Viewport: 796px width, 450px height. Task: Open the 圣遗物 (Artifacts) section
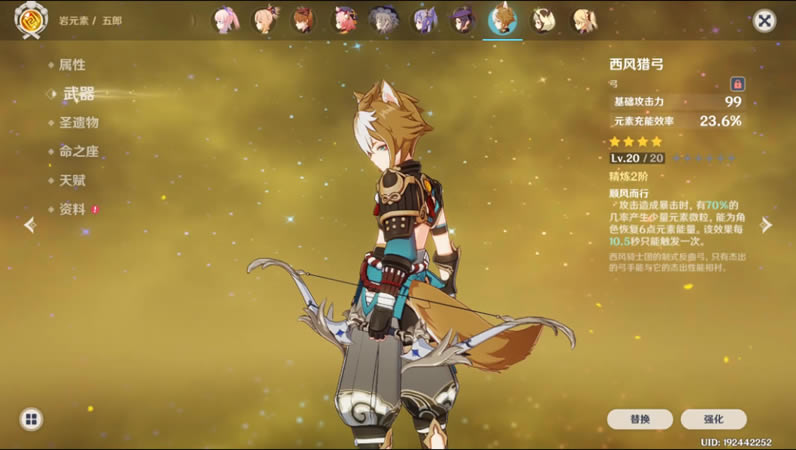point(78,123)
